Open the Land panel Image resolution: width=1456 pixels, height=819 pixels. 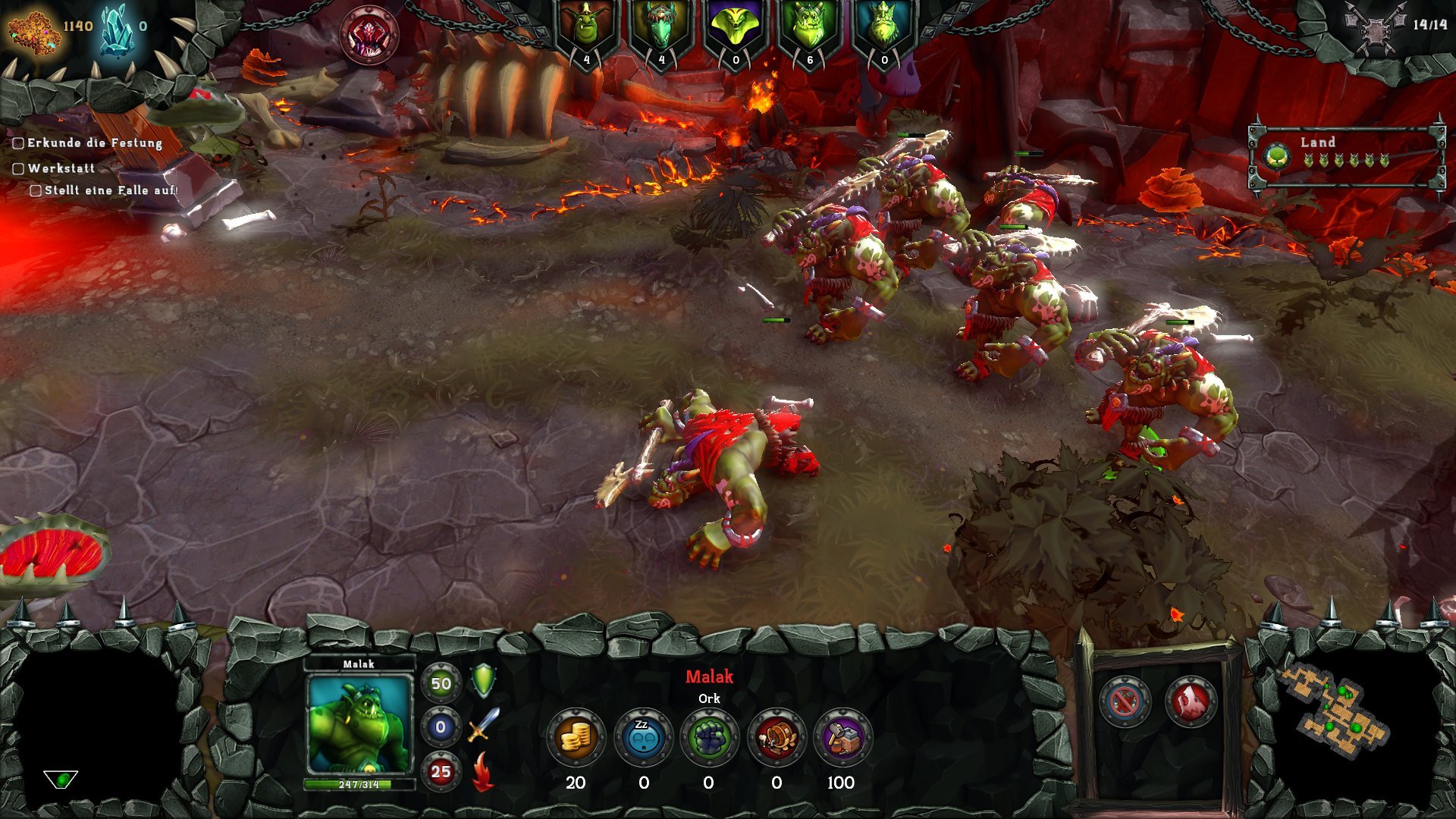pyautogui.click(x=1346, y=157)
